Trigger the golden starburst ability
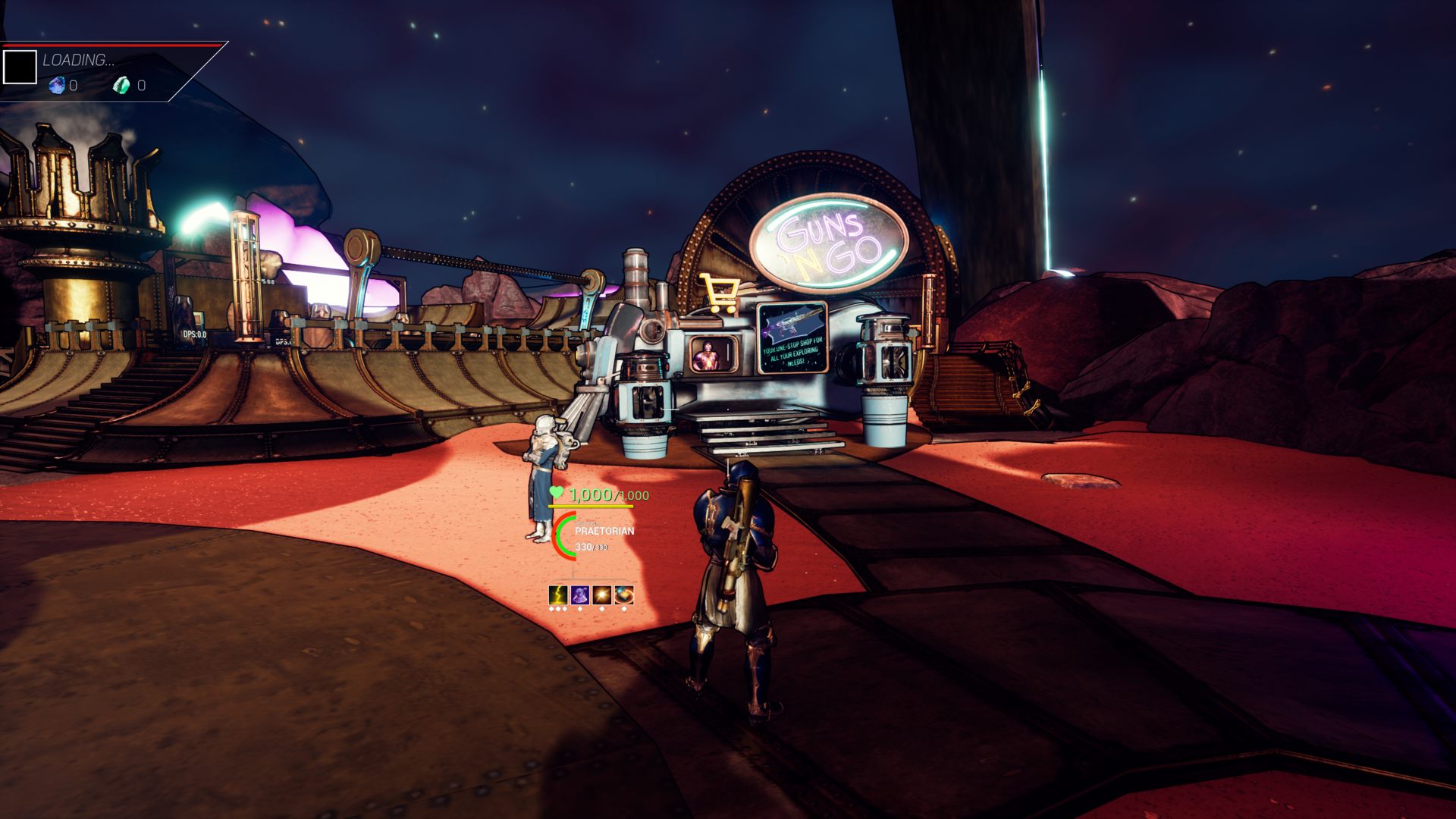This screenshot has width=1456, height=819. pos(602,595)
